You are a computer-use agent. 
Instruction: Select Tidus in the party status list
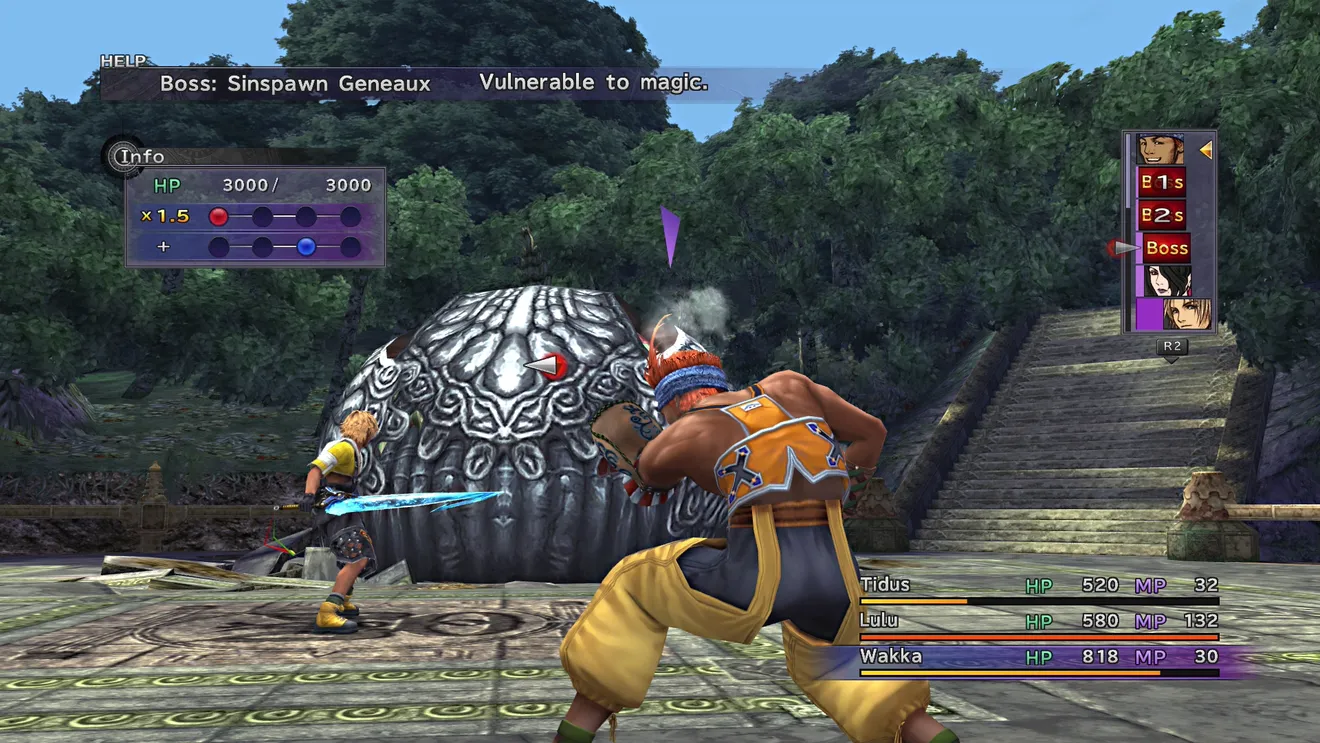coord(1038,587)
